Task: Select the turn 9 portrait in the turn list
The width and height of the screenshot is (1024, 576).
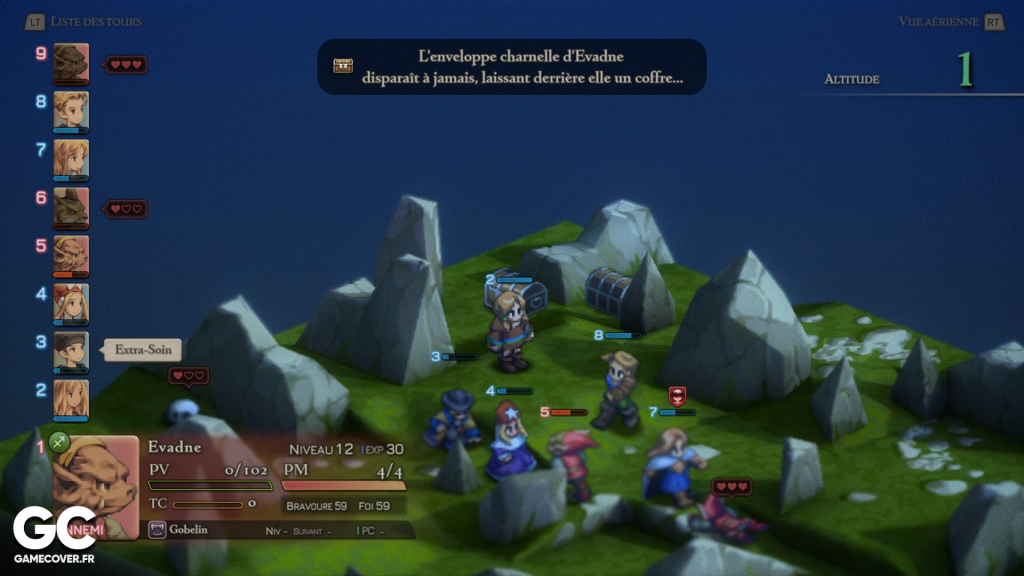Action: point(71,61)
